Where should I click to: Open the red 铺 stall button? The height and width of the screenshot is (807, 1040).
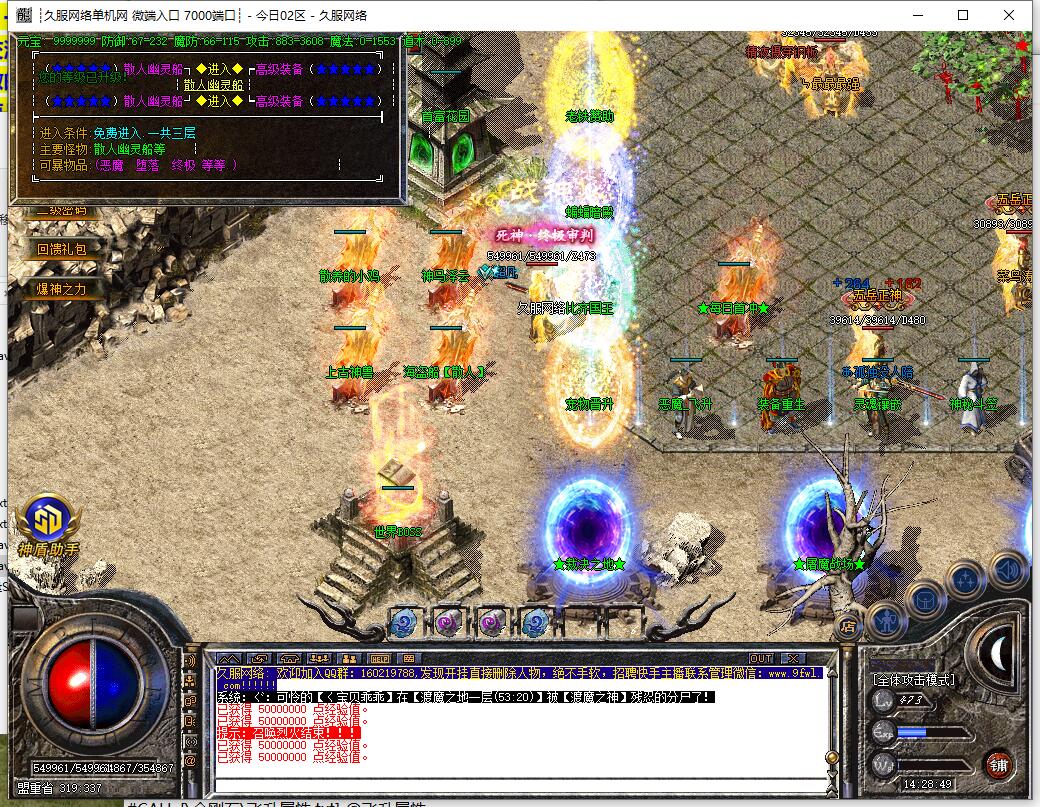(997, 765)
